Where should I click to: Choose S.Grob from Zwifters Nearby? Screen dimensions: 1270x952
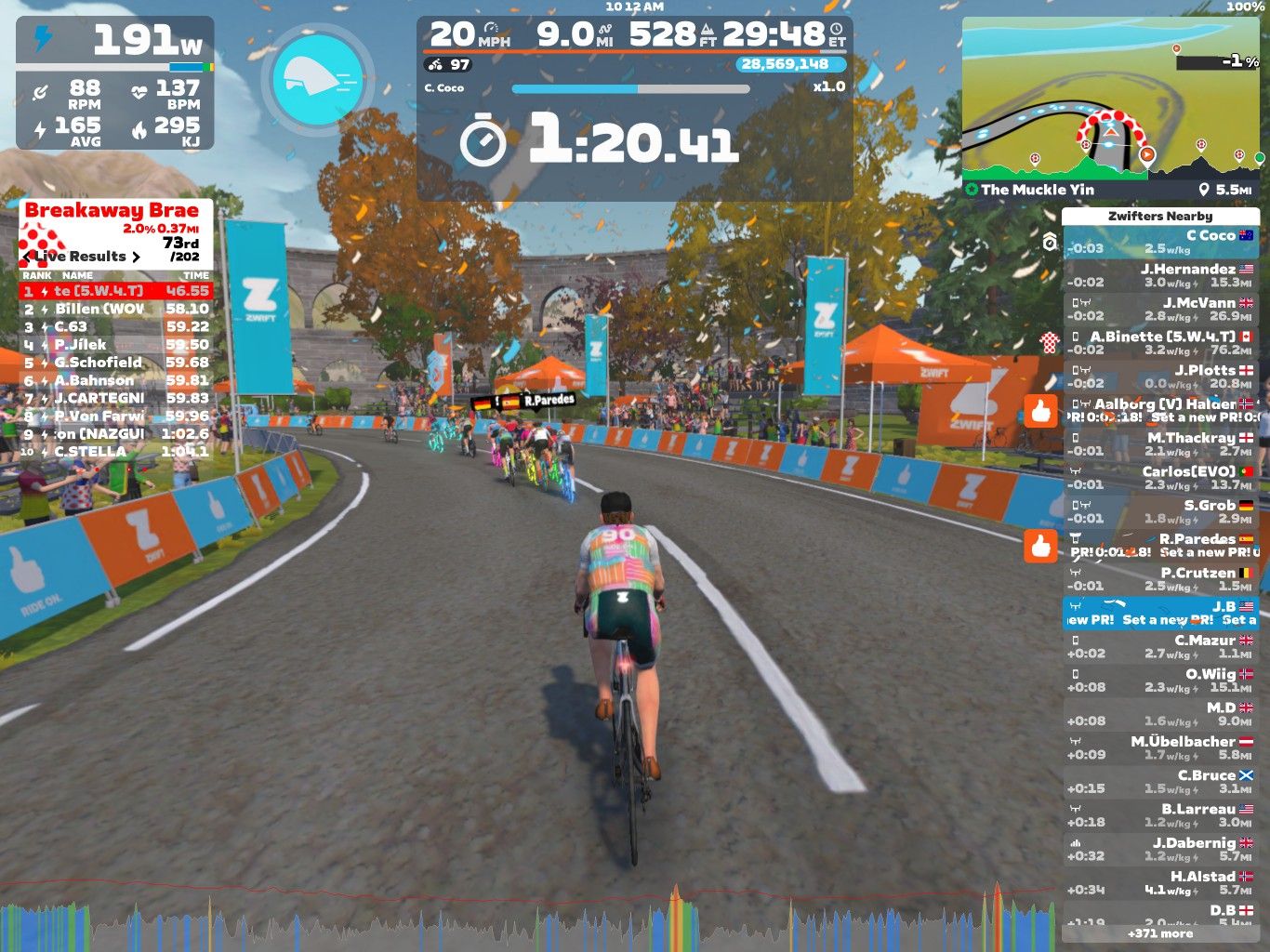1159,511
